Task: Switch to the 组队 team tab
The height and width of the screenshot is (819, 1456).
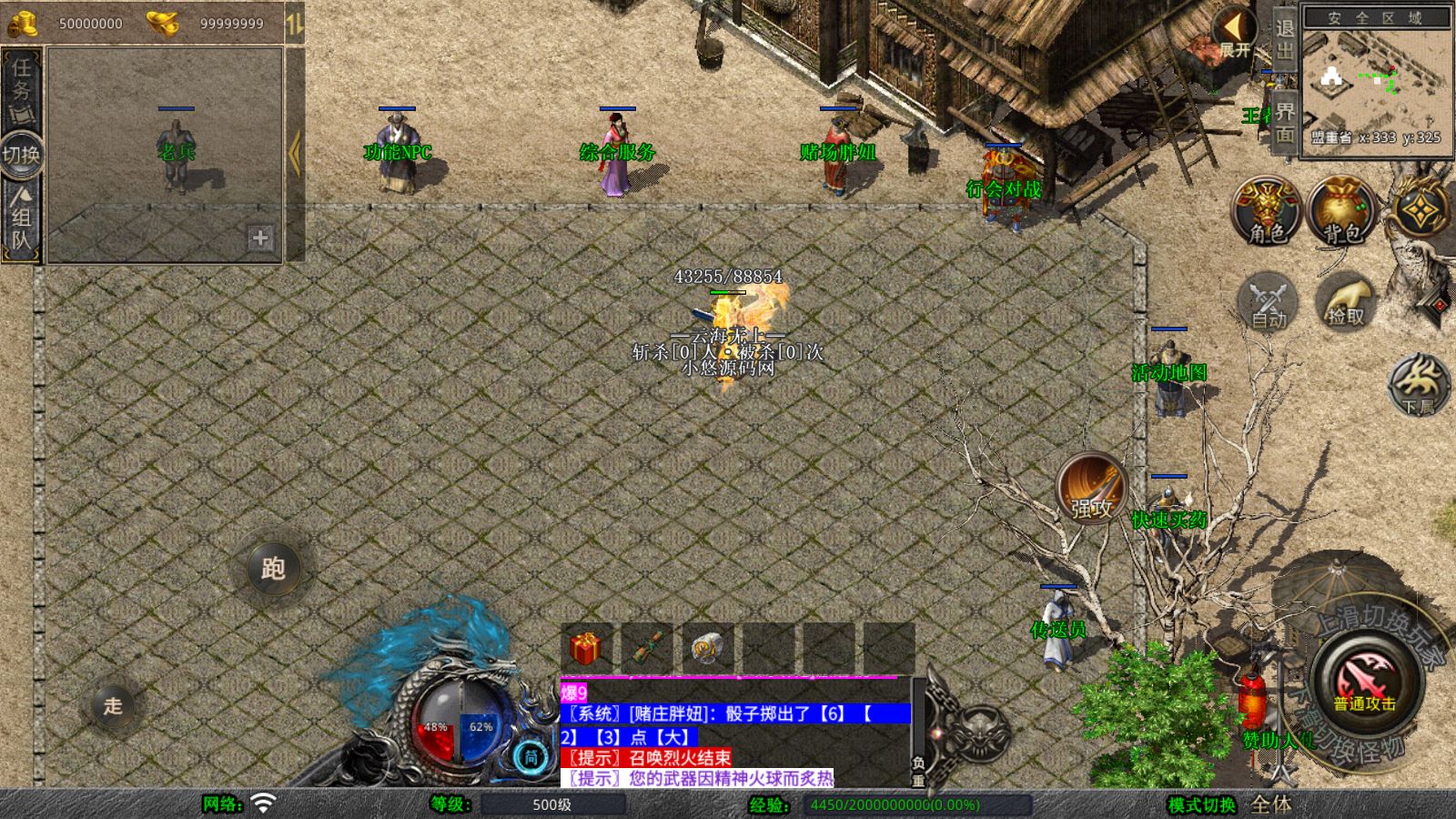Action: point(21,220)
